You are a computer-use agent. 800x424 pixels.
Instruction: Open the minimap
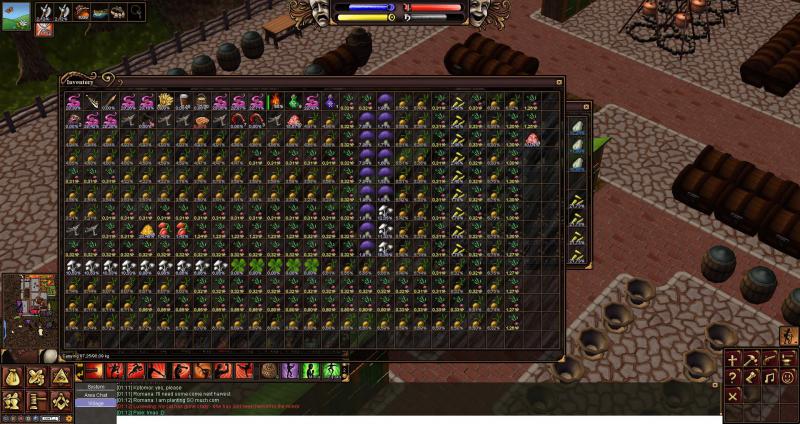pyautogui.click(x=26, y=310)
